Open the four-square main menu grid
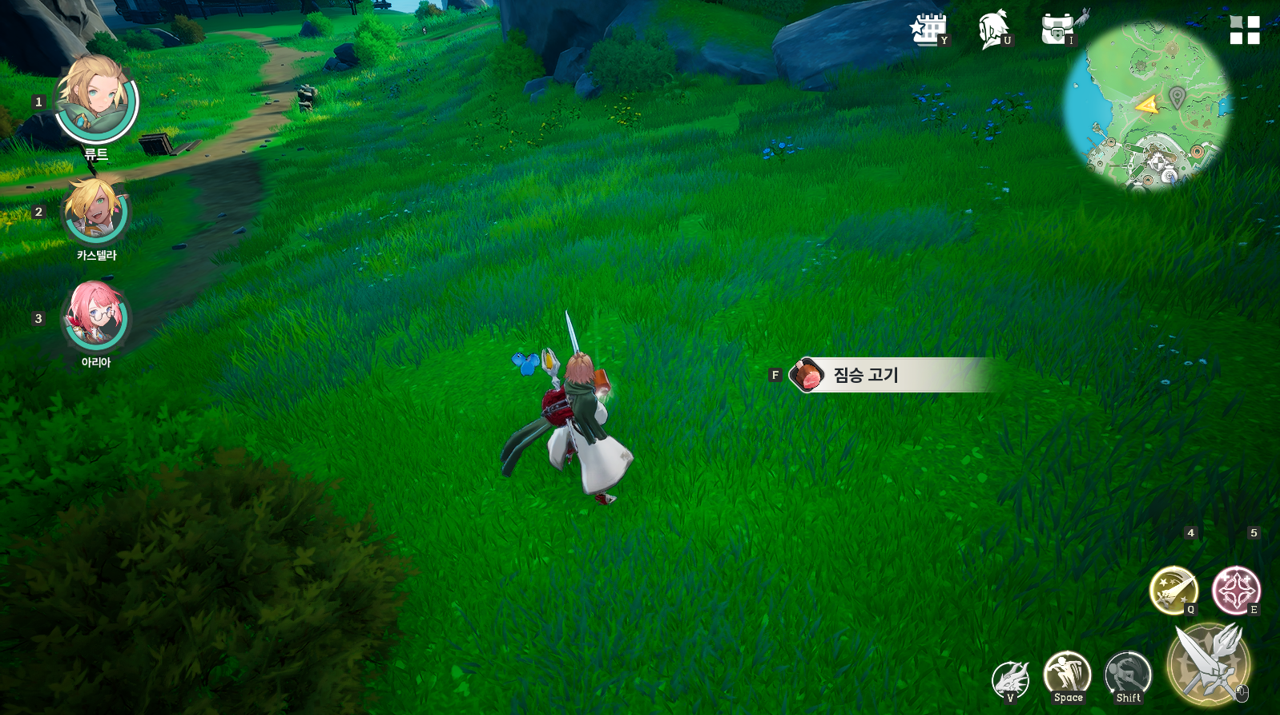The height and width of the screenshot is (715, 1280). pyautogui.click(x=1244, y=30)
